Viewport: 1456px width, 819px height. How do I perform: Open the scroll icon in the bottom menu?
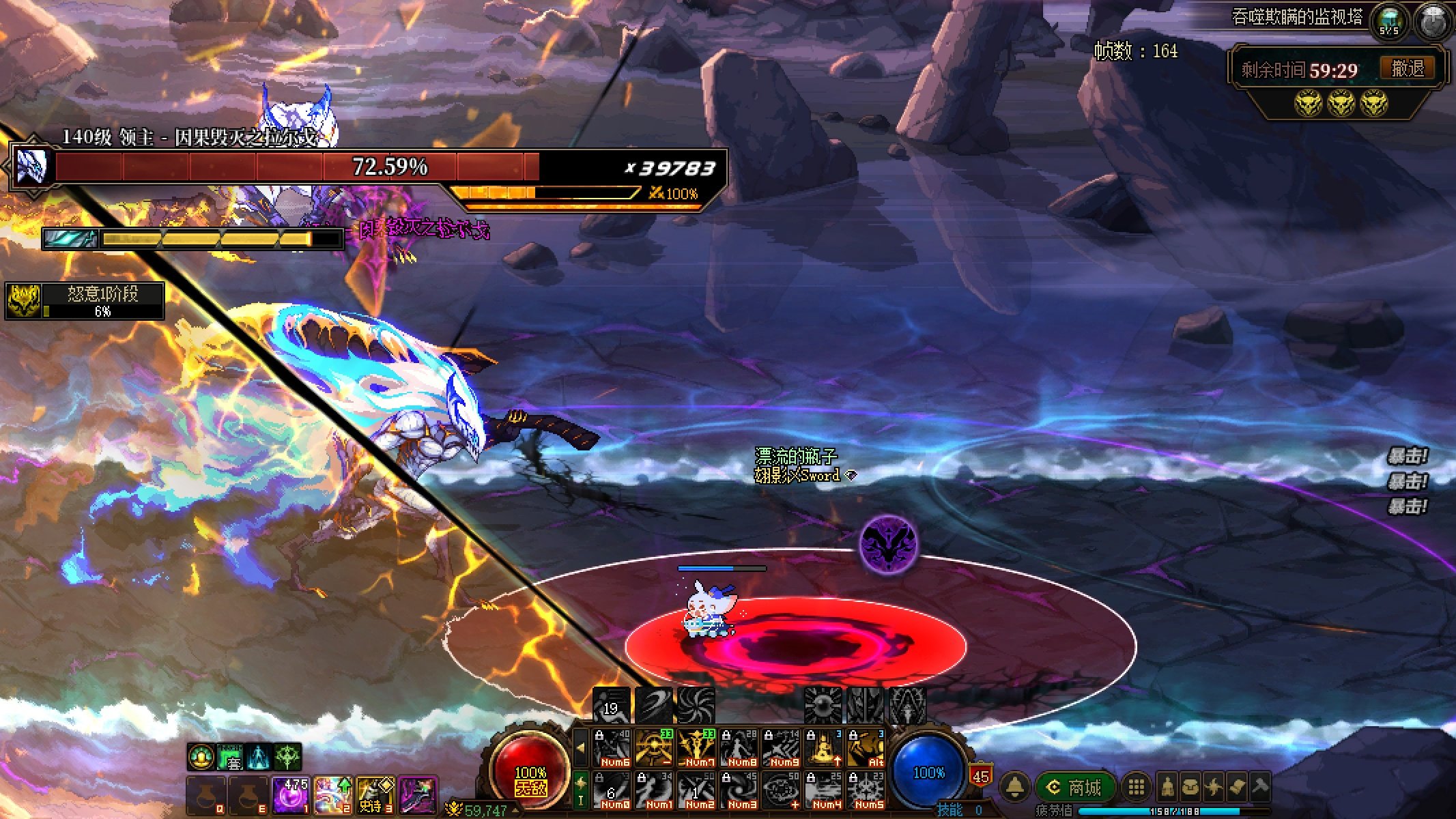coord(1236,788)
